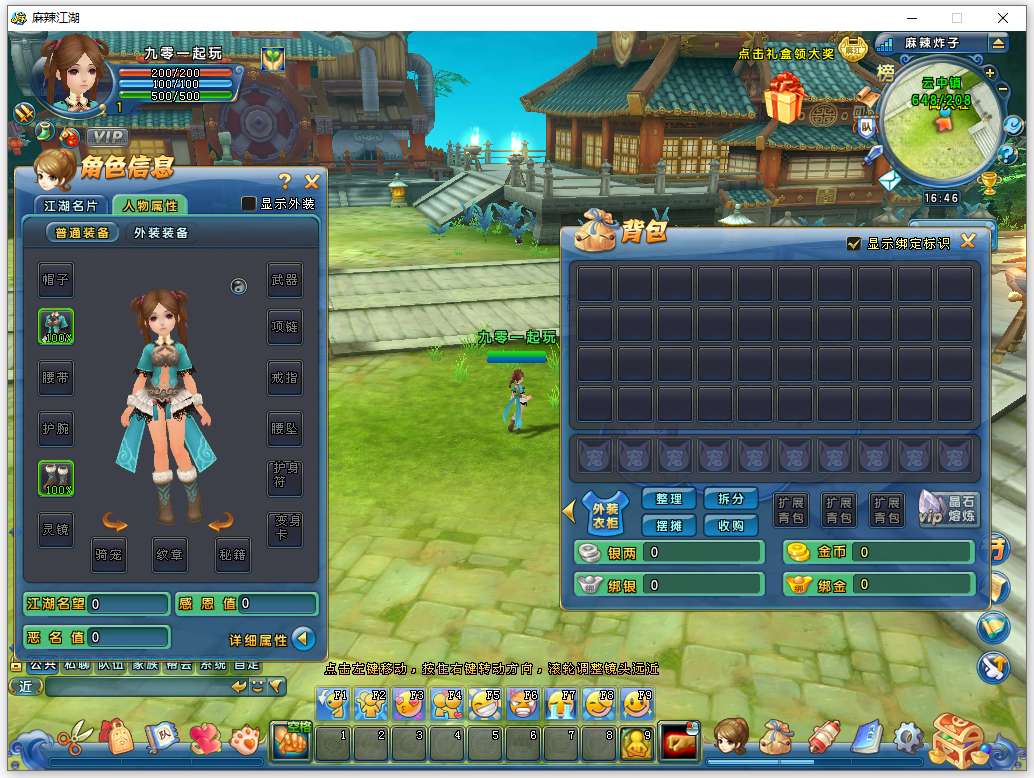The width and height of the screenshot is (1034, 778).
Task: Click the gift box reward icon
Action: [785, 97]
